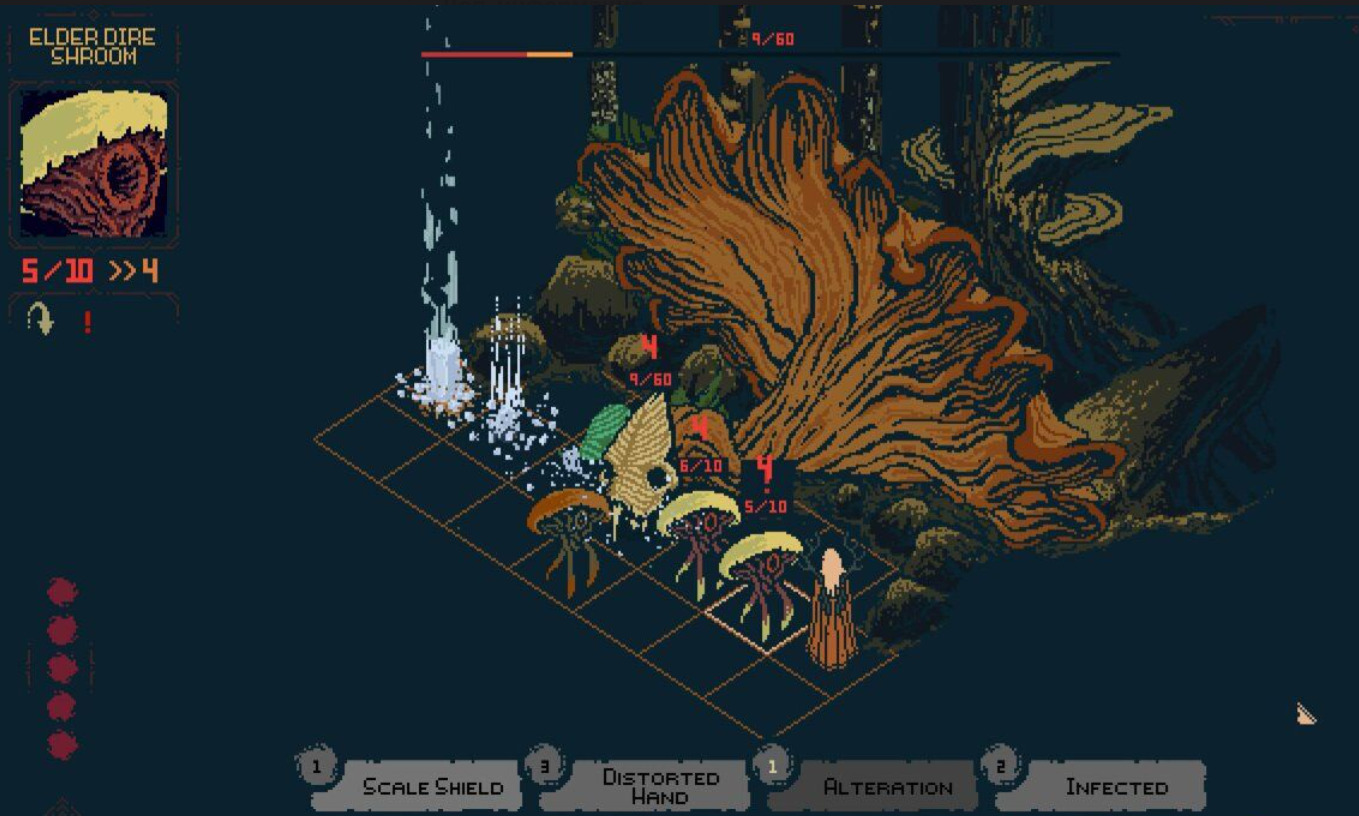Select the Scale Shield ability card

click(431, 786)
